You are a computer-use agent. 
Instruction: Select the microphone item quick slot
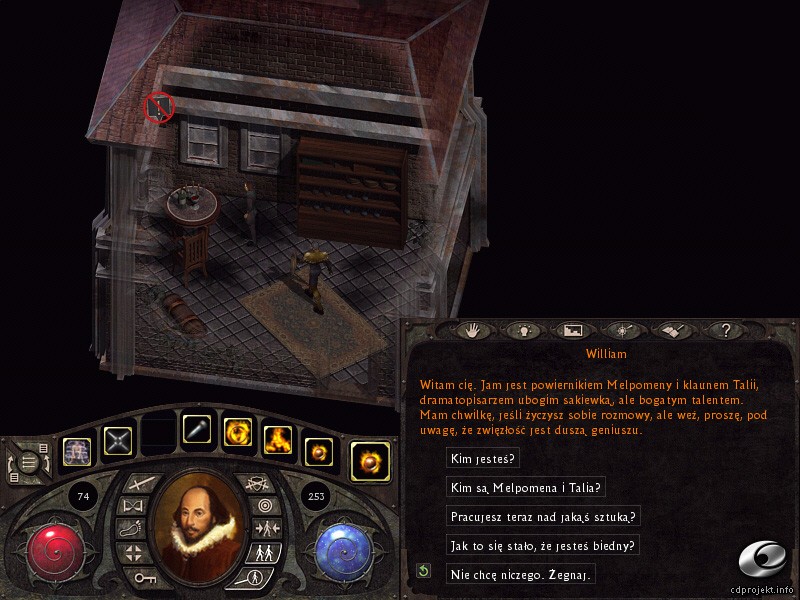click(x=197, y=431)
